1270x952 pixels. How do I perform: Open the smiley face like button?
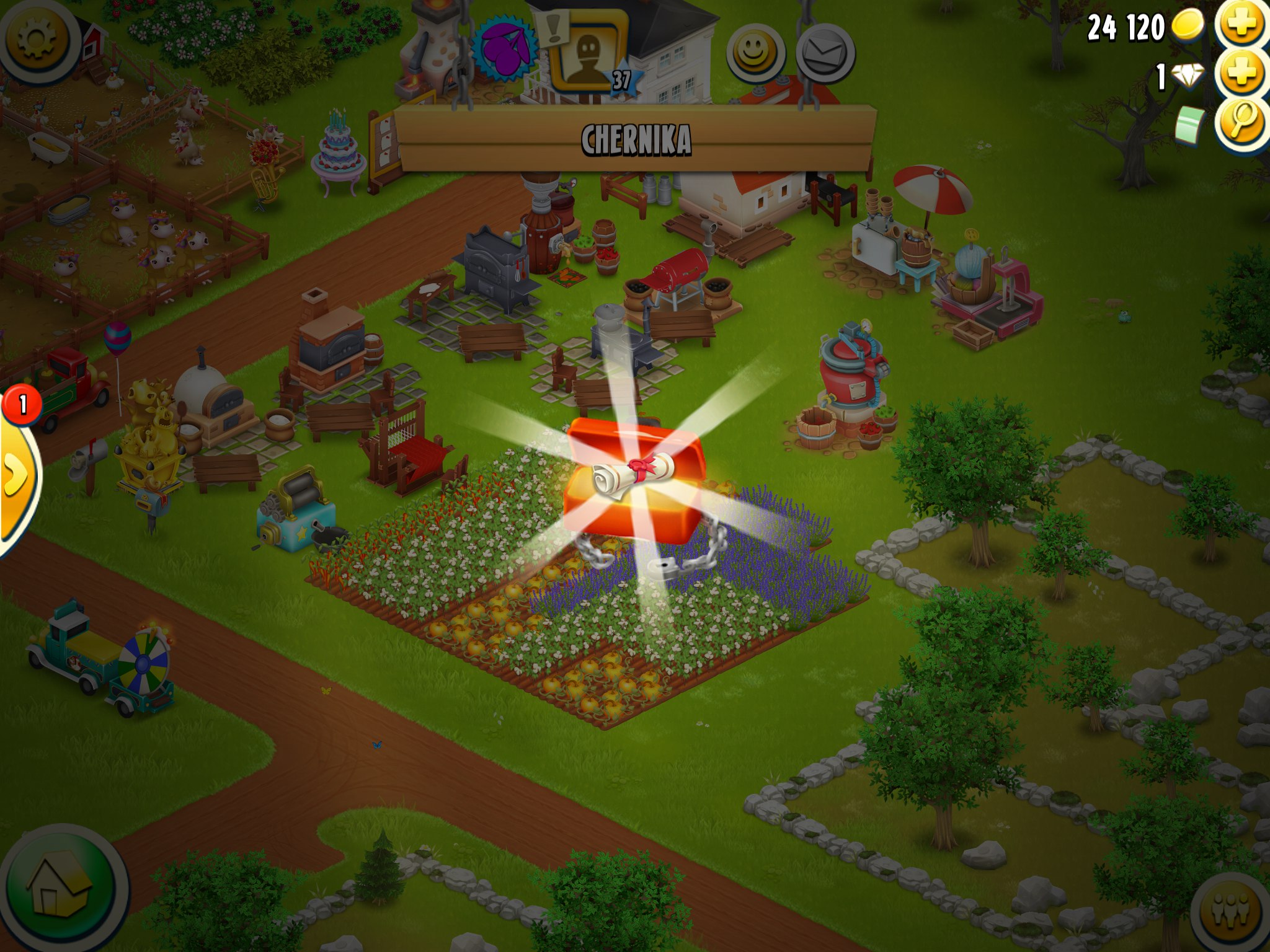(755, 53)
